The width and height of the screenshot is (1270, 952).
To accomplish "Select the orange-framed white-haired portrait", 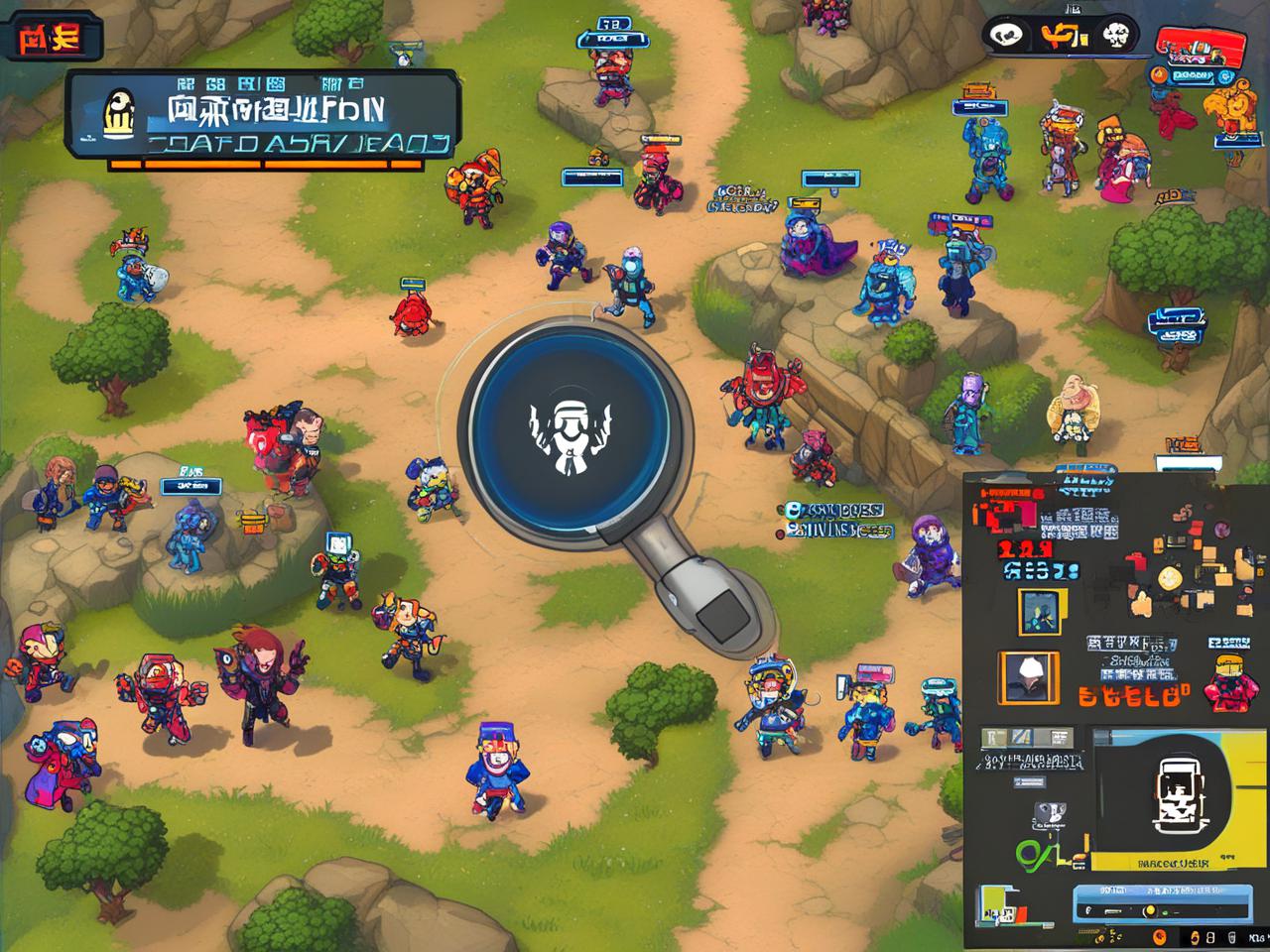I will 1028,678.
